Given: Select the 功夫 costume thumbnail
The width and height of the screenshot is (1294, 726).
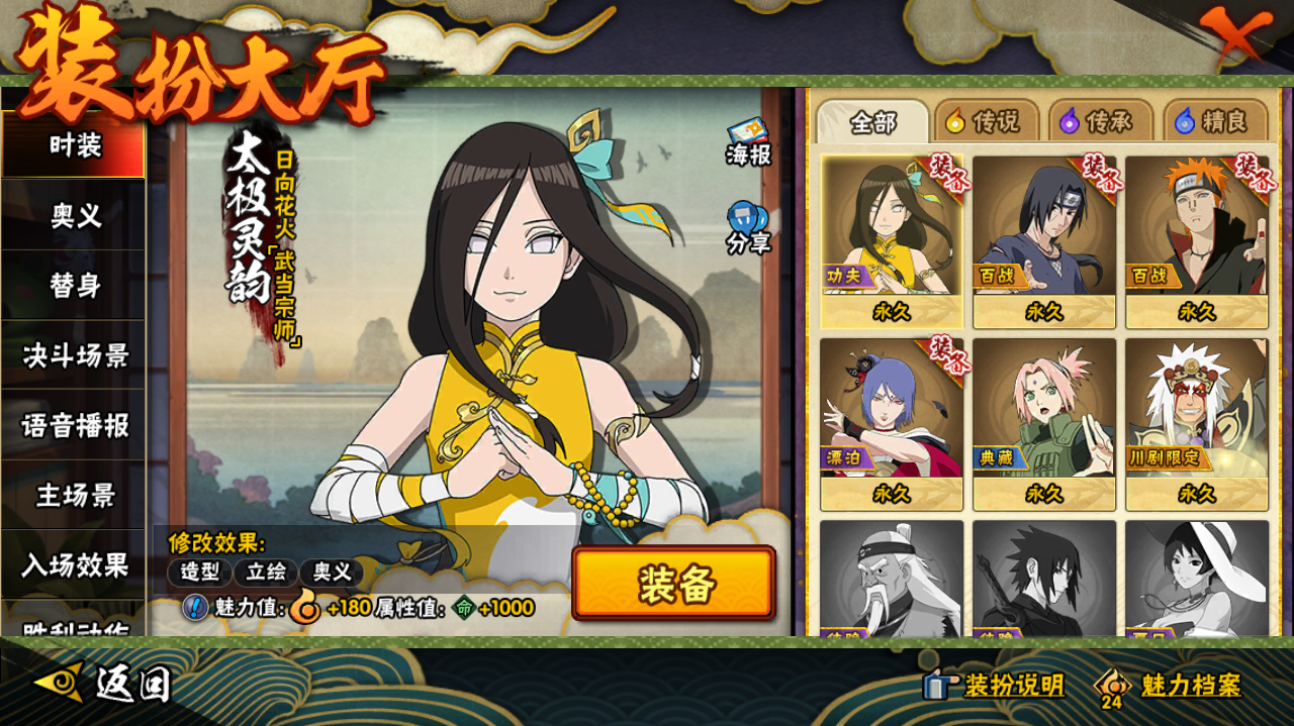Looking at the screenshot, I should (891, 241).
